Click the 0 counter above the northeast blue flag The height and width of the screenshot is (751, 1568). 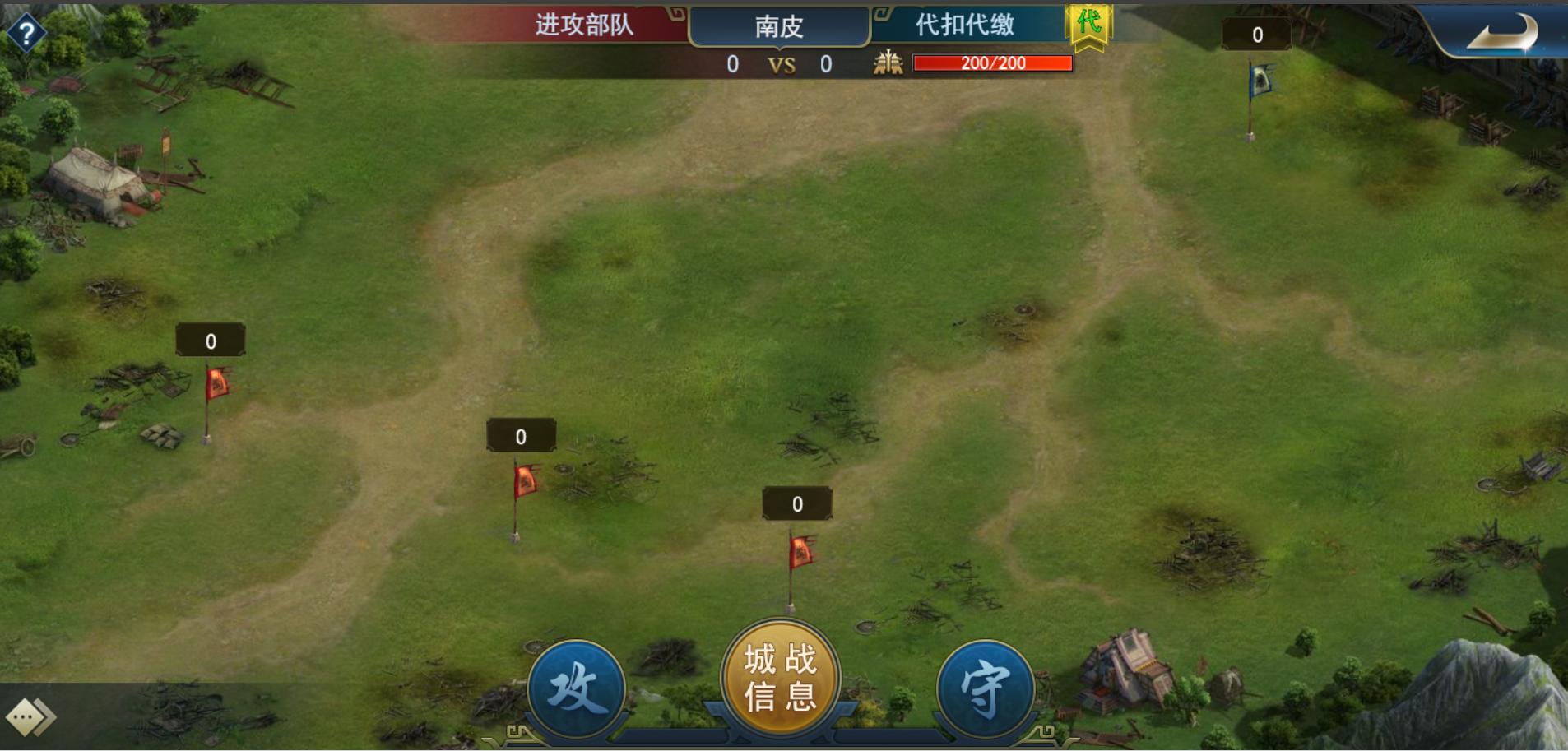tap(1256, 34)
